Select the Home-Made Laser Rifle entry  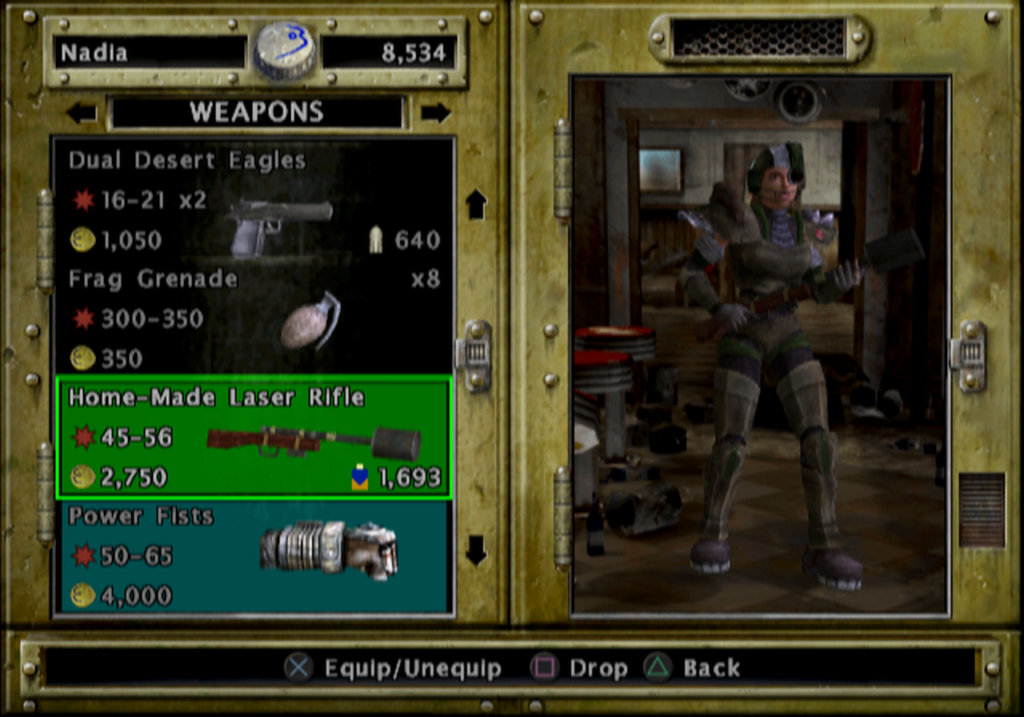[254, 437]
